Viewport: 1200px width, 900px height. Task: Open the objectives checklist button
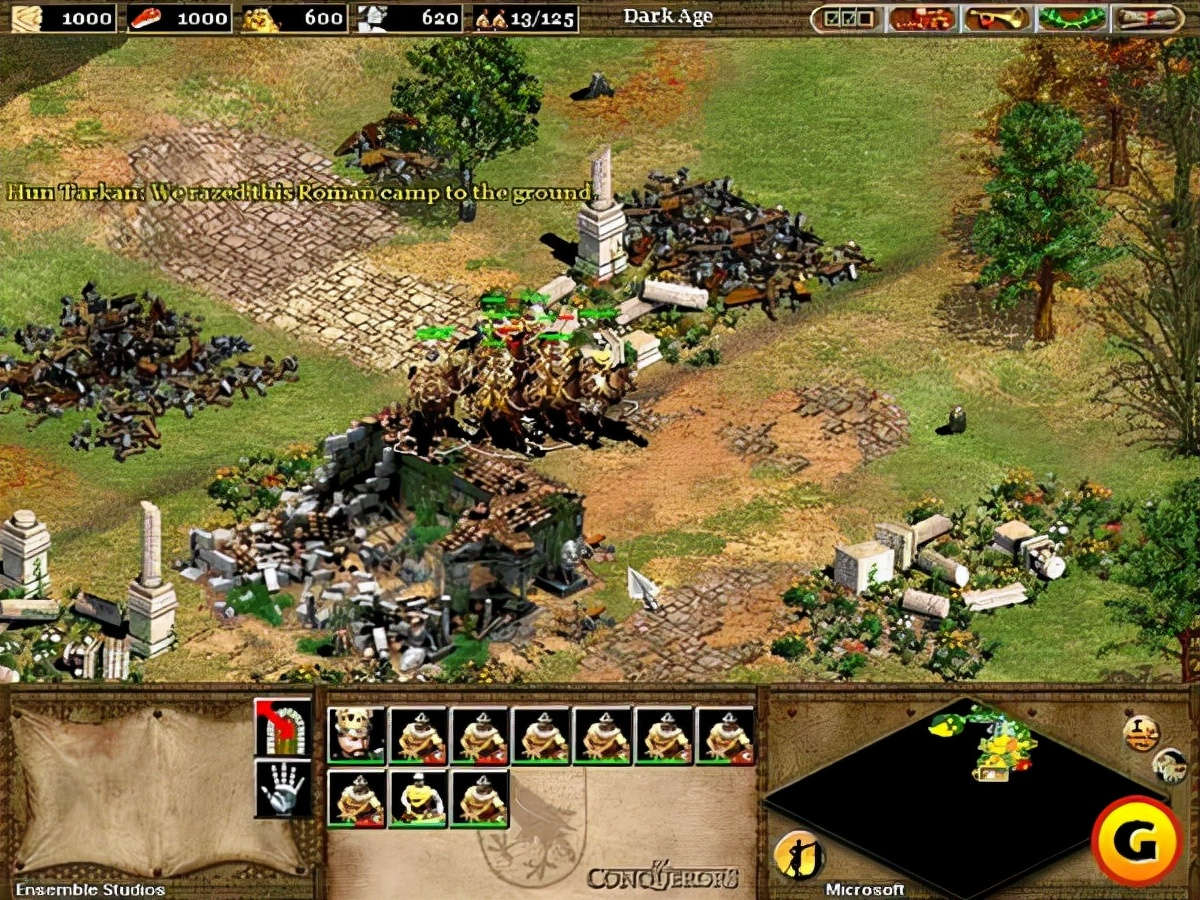click(847, 18)
